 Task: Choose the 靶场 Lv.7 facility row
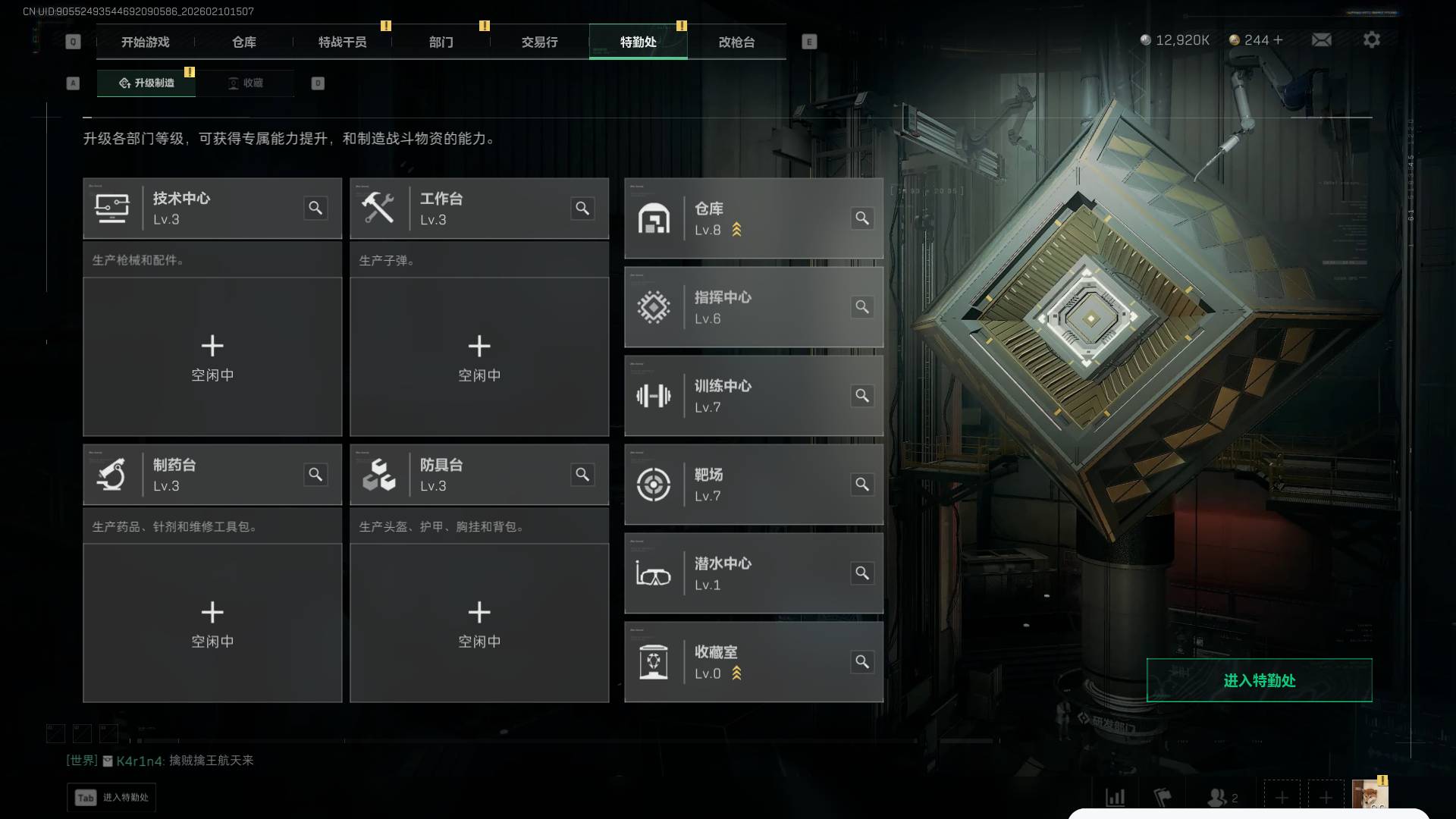pyautogui.click(x=753, y=485)
